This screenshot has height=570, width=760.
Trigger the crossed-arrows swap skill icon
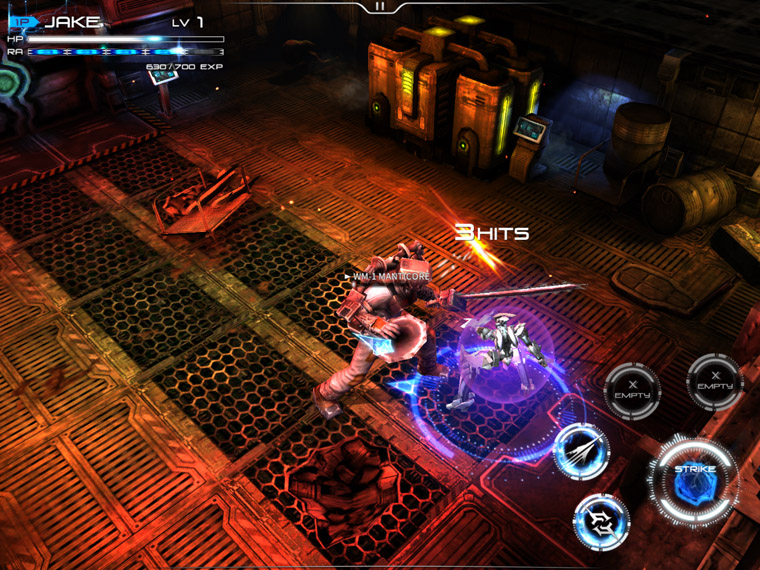point(601,521)
